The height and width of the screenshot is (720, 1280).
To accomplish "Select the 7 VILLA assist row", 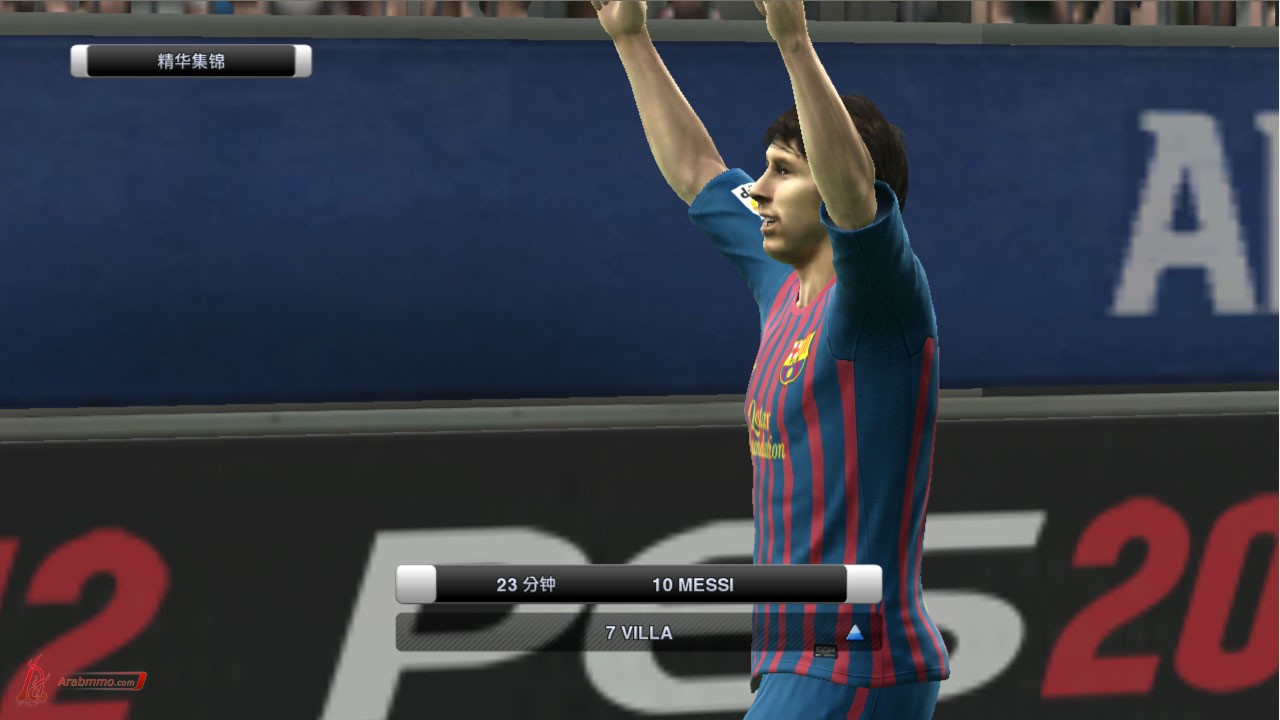I will coord(639,633).
